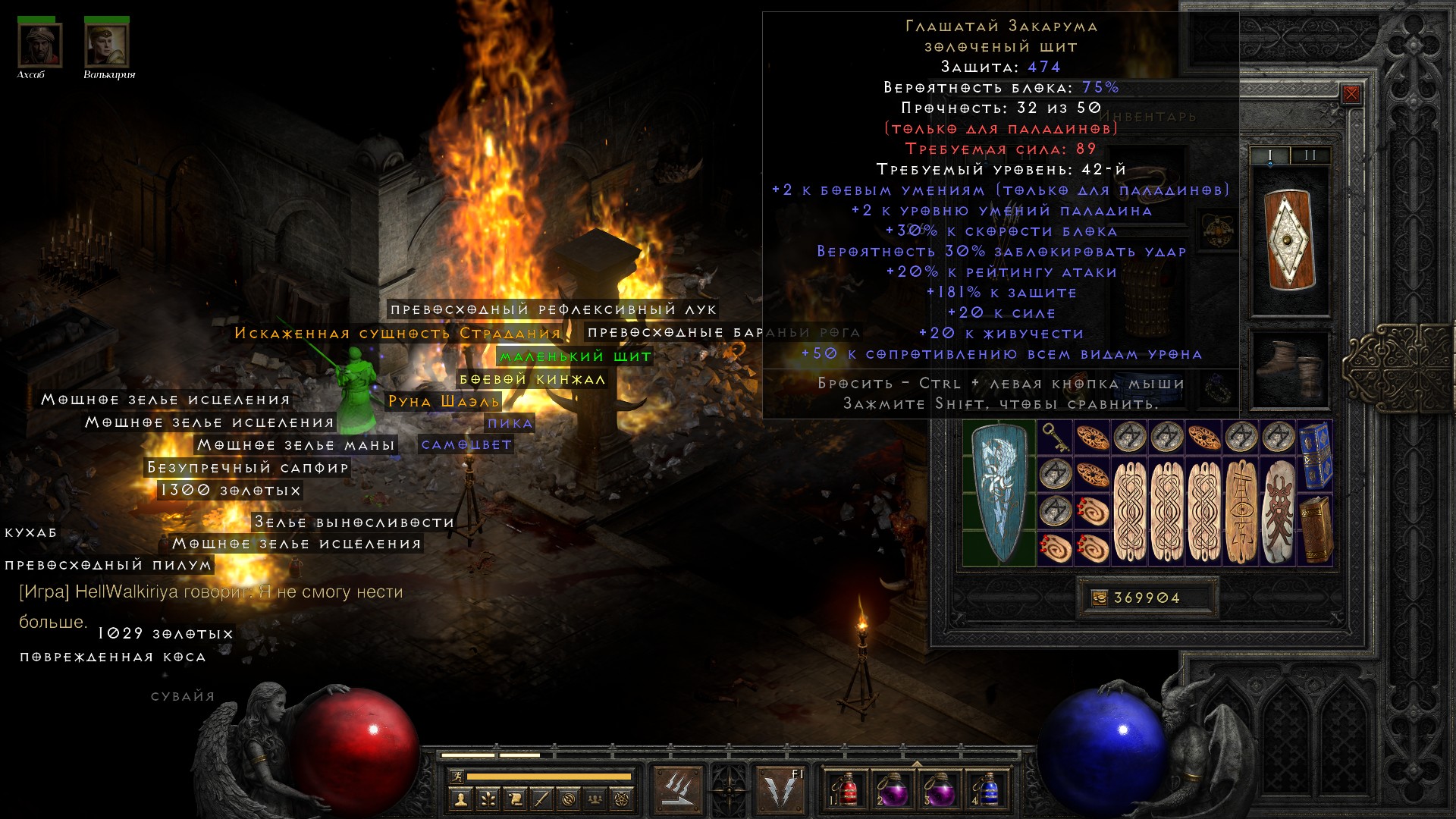The width and height of the screenshot is (1456, 819).
Task: Select the grand charm with the eye symbol
Action: pos(1241,511)
